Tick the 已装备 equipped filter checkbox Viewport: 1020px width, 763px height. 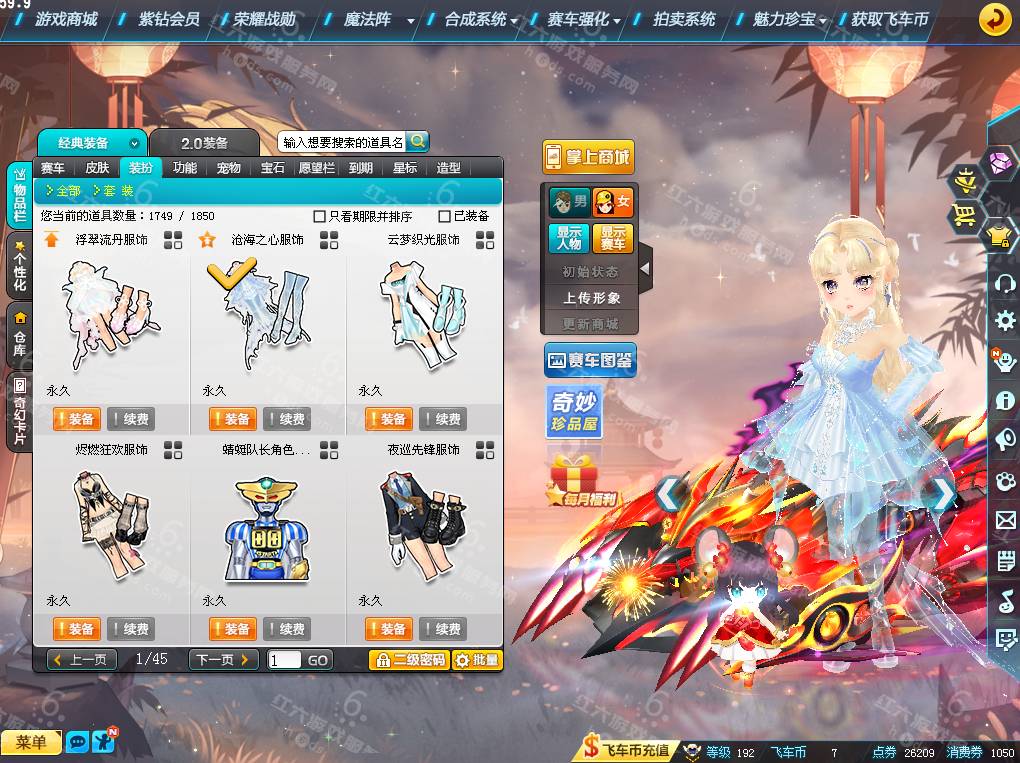point(445,216)
